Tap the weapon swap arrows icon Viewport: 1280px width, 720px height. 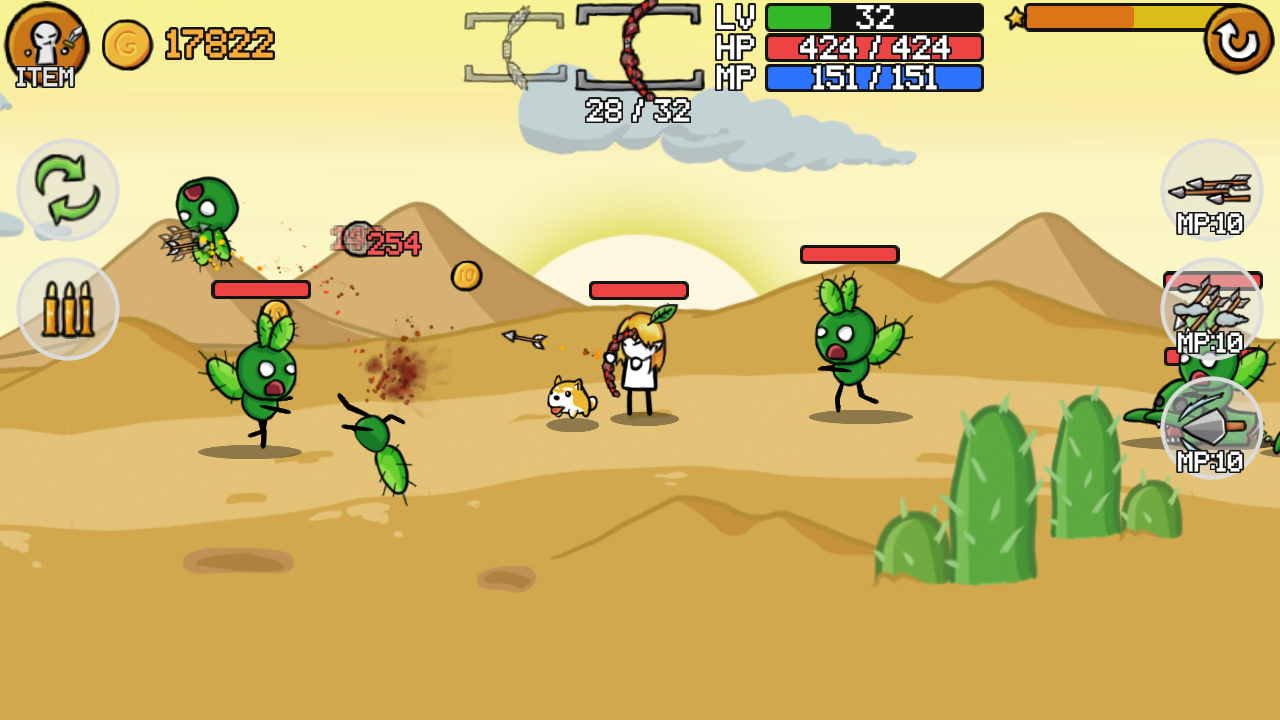click(66, 190)
